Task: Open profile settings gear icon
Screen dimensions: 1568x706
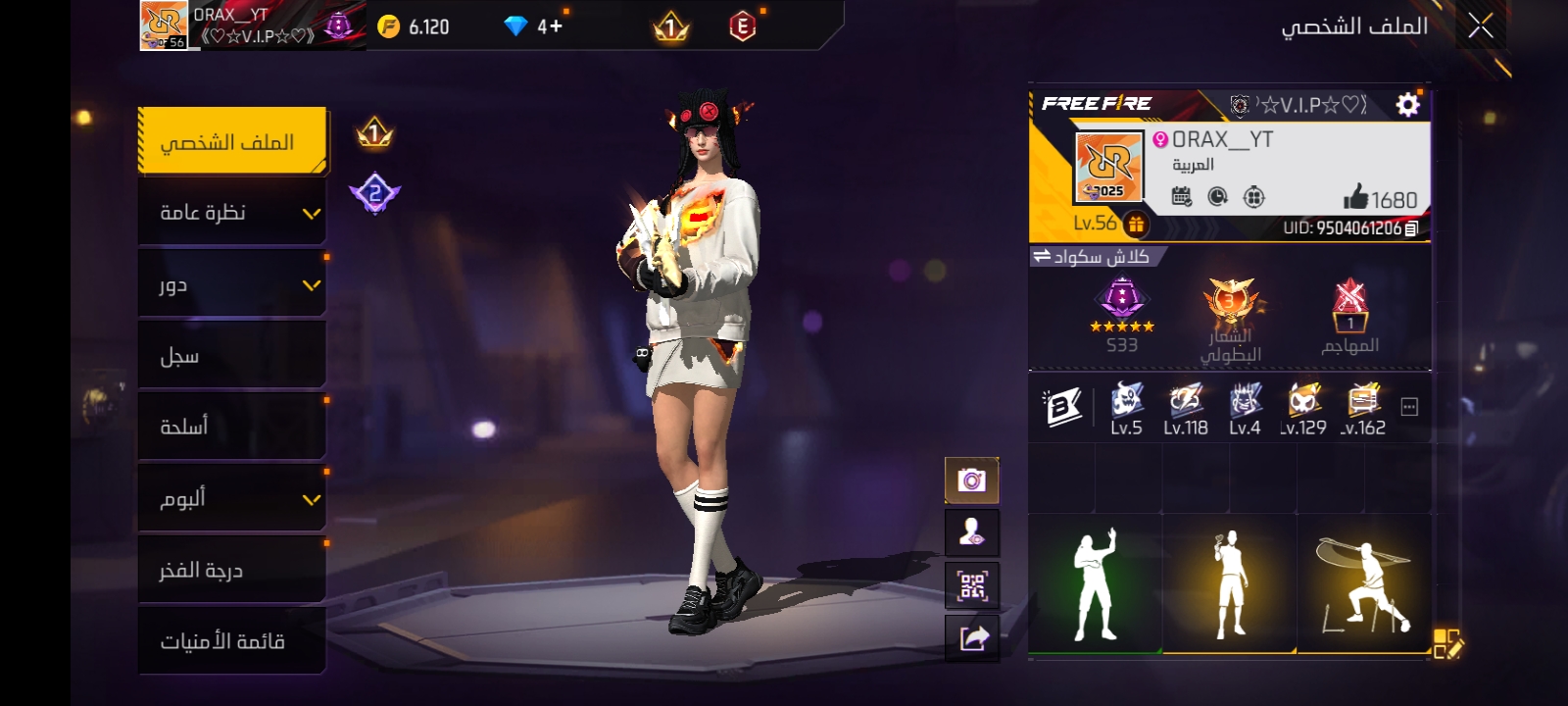Action: tap(1407, 105)
